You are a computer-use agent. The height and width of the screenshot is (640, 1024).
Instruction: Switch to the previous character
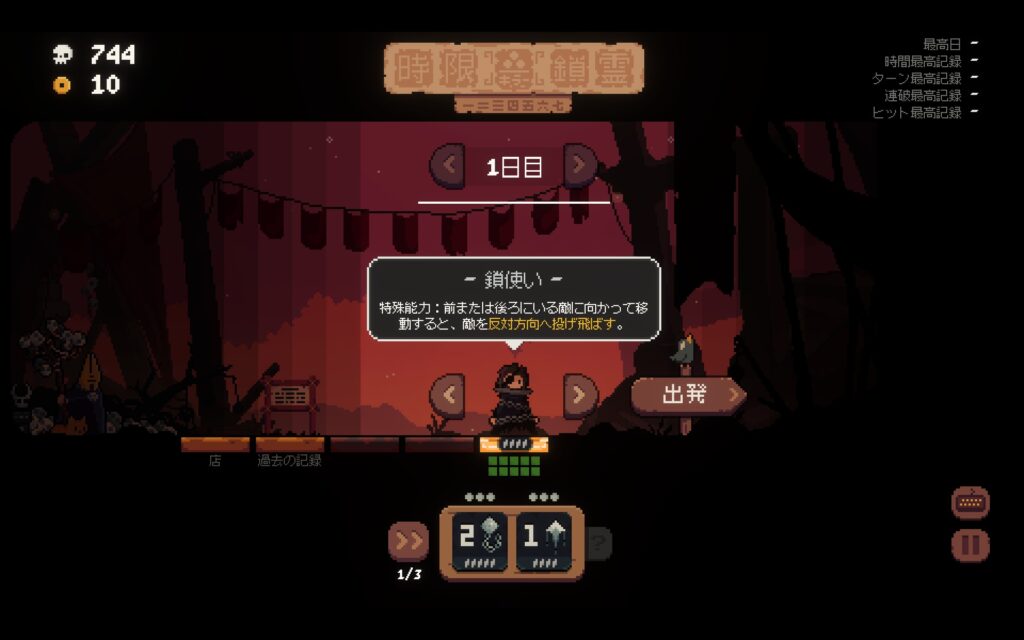[x=448, y=394]
